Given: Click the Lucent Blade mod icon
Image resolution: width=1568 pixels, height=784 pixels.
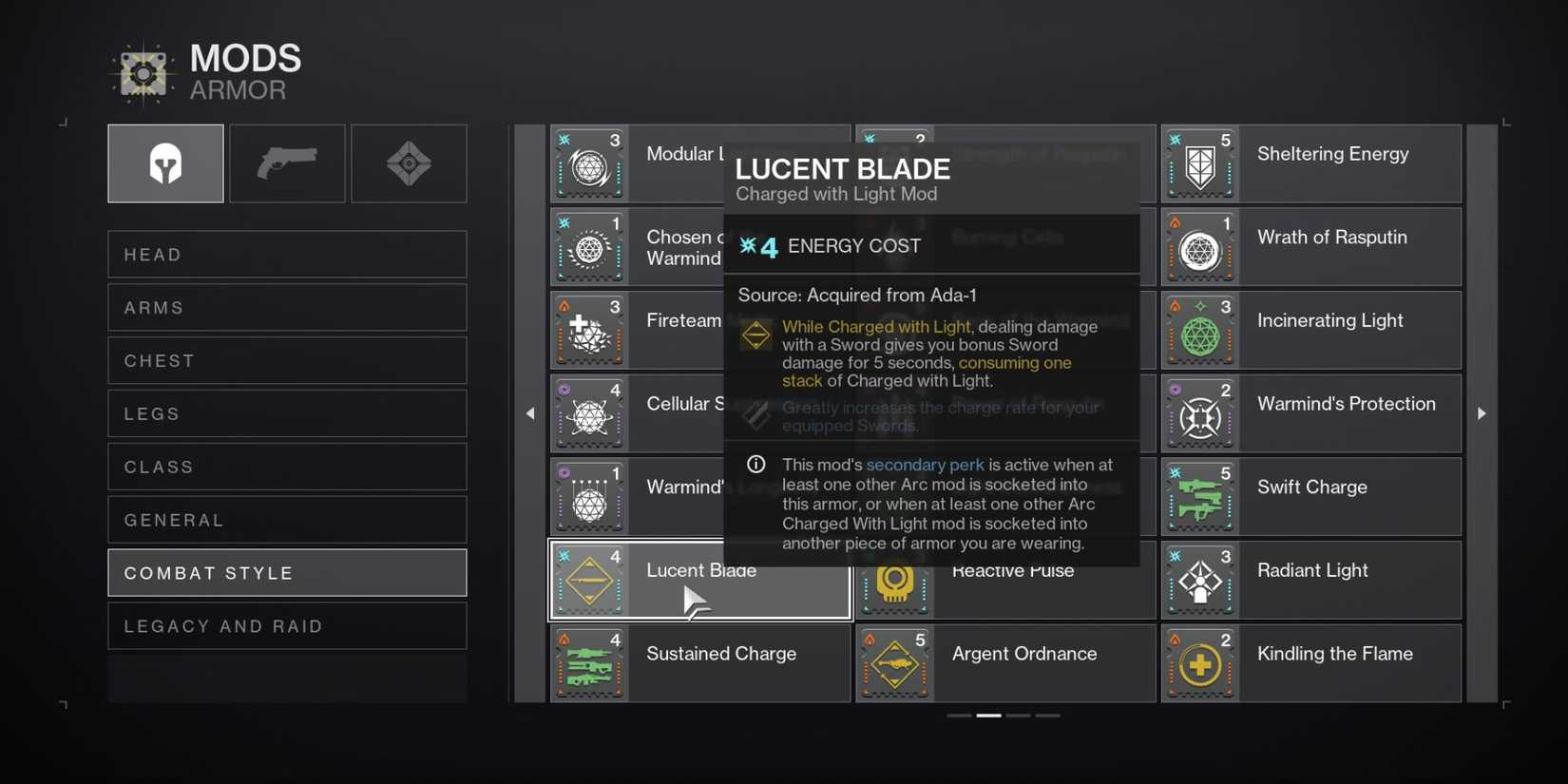Looking at the screenshot, I should pyautogui.click(x=589, y=580).
